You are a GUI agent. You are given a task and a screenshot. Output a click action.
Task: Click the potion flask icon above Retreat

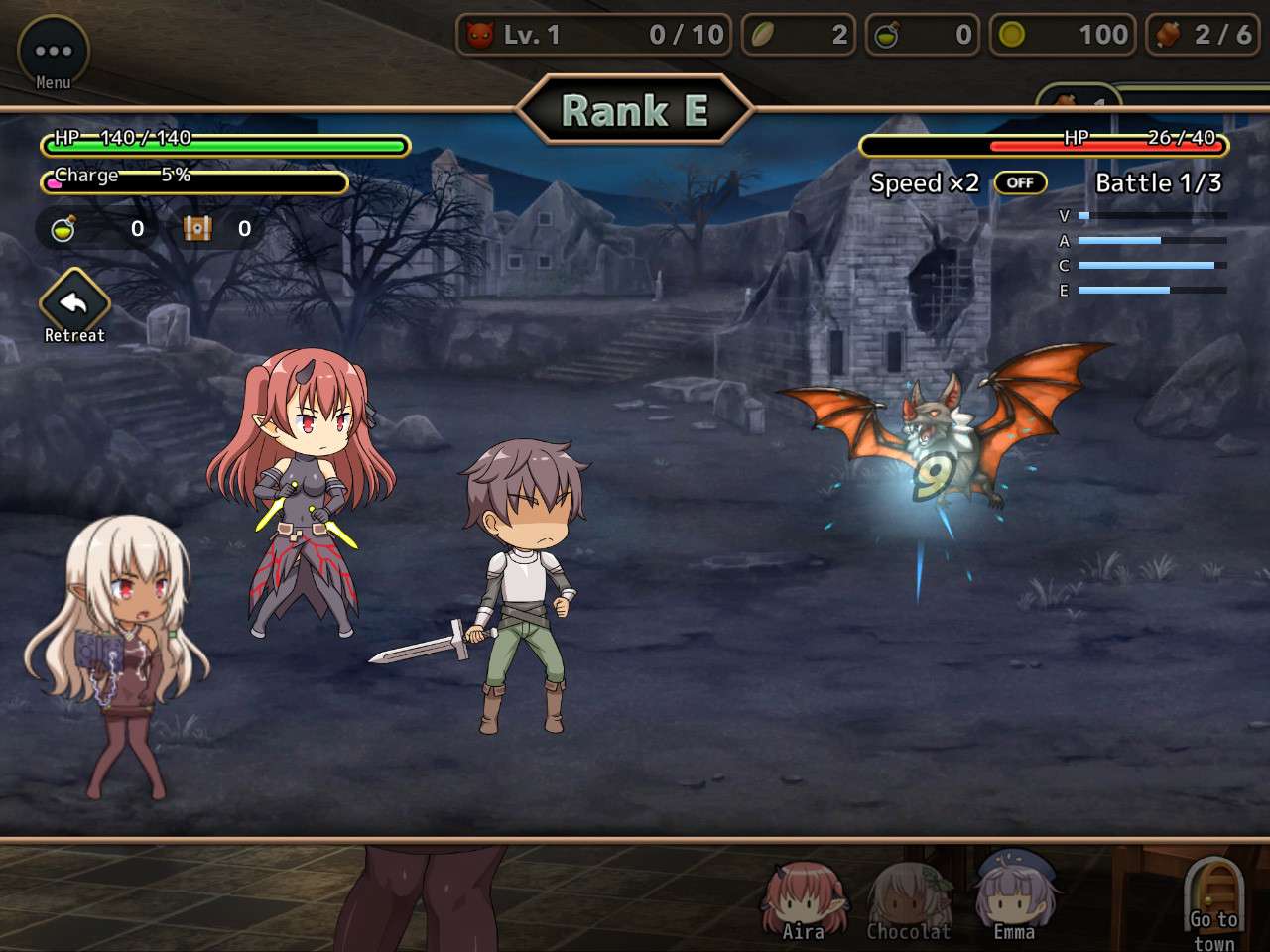coord(62,227)
